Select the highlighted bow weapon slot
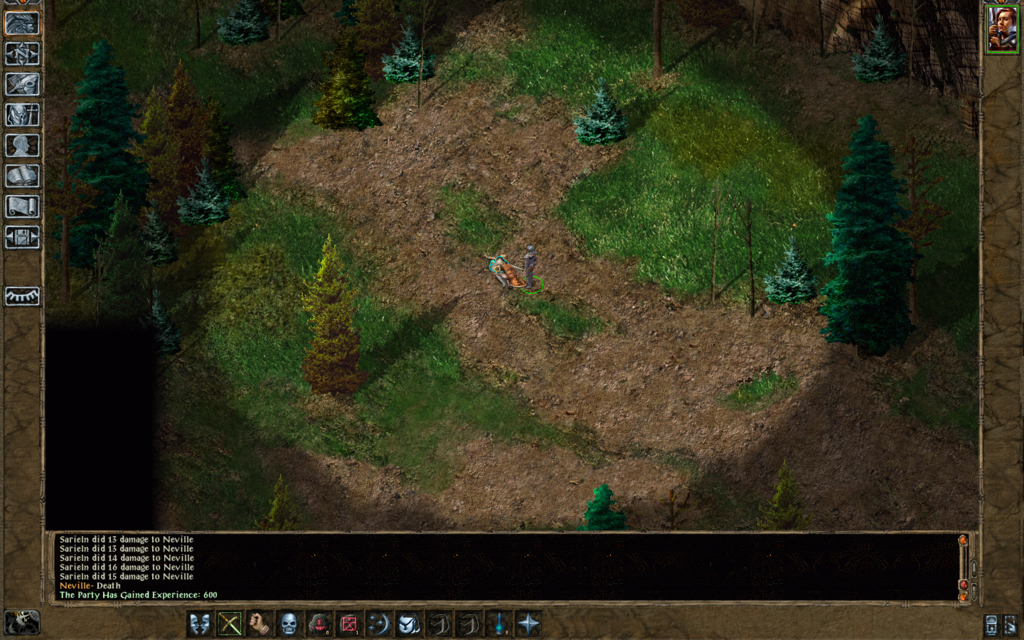This screenshot has width=1024, height=640. pyautogui.click(x=231, y=624)
